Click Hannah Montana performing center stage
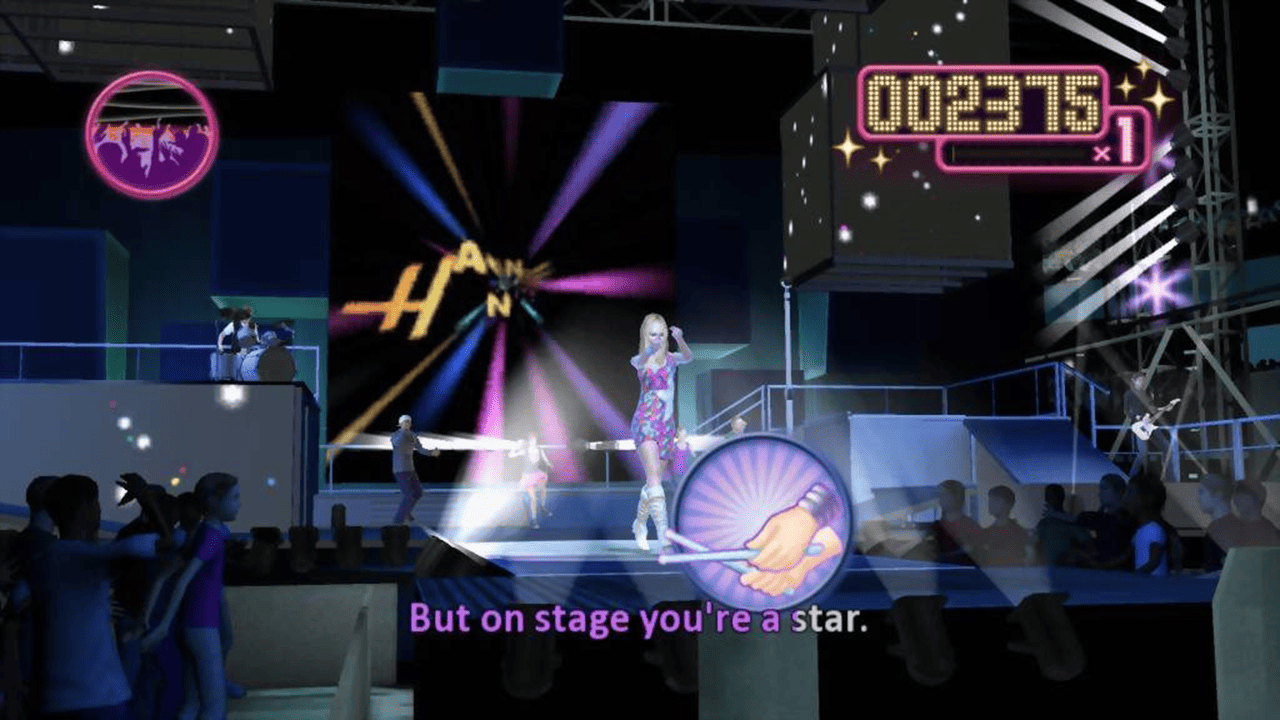1280x720 pixels. click(x=655, y=420)
